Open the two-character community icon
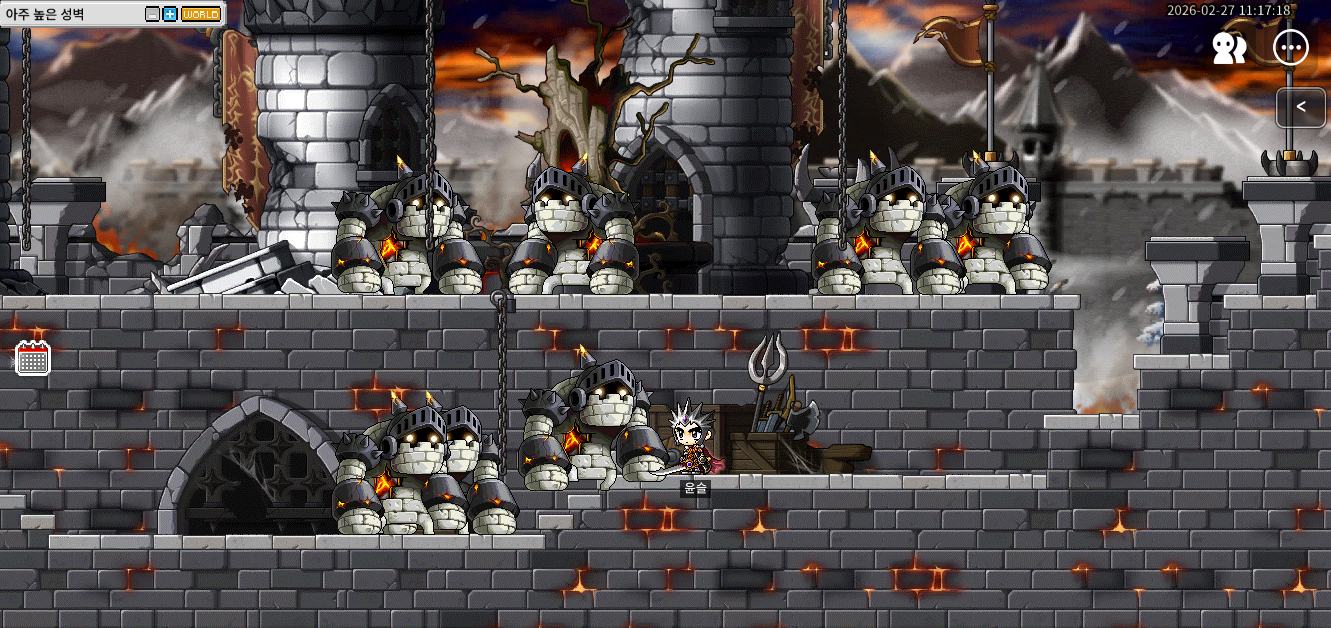1331x628 pixels. [1229, 48]
